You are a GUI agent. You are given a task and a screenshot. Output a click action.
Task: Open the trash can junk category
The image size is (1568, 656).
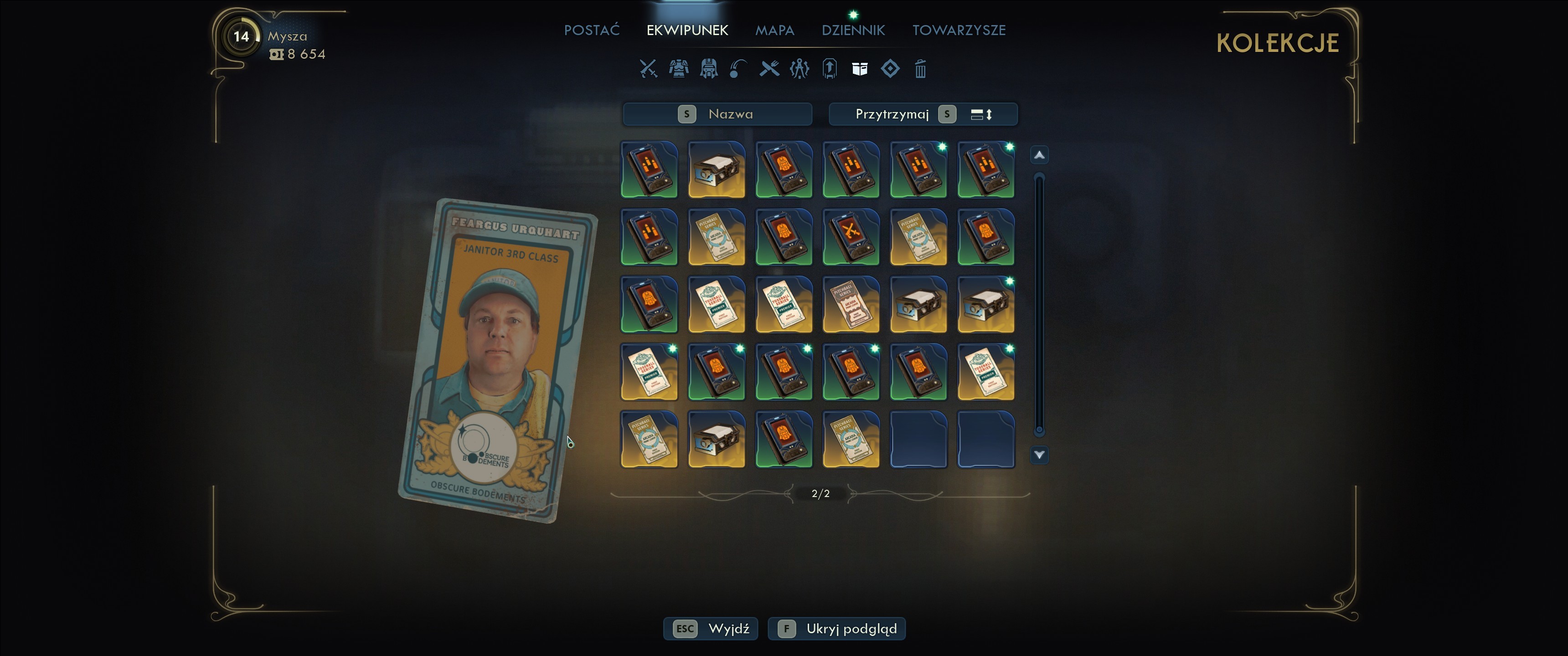920,69
